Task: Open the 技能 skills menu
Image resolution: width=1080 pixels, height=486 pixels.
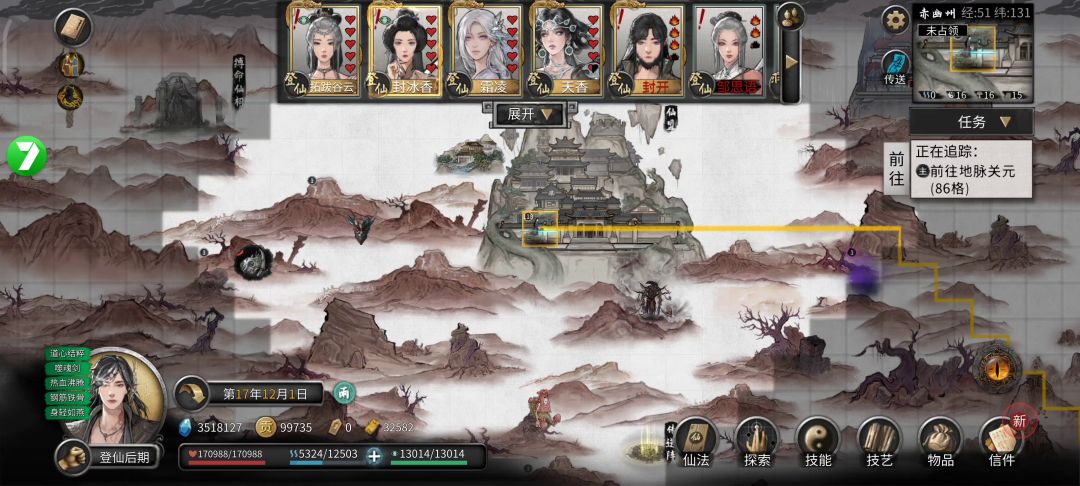Action: click(x=818, y=443)
